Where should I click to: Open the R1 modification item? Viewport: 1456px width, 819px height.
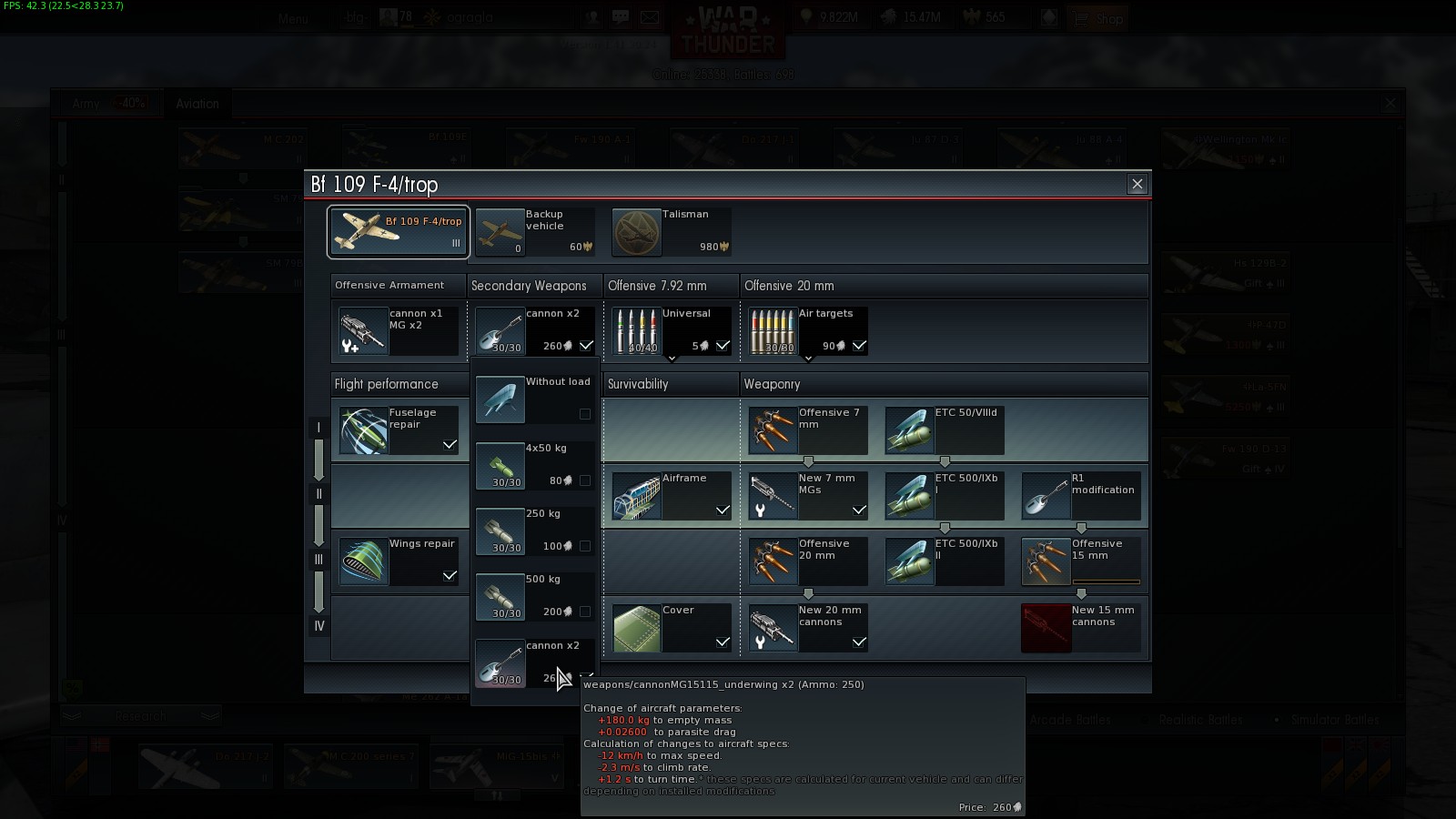1080,495
